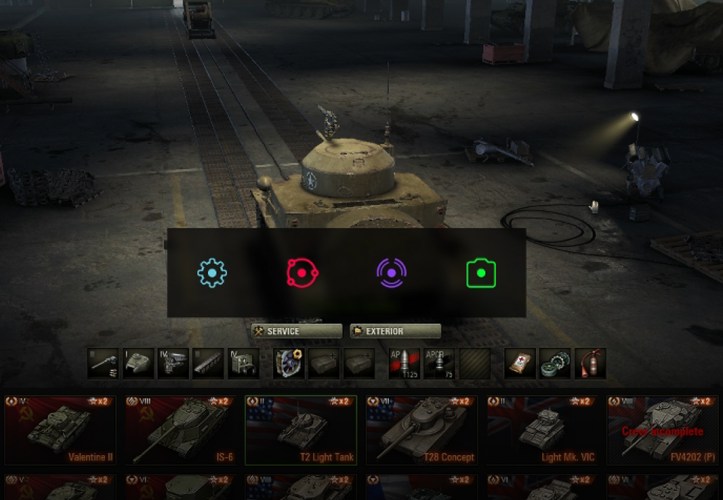Viewport: 723px width, 500px height.
Task: Pick the Light Mk. VIC tank
Action: pos(543,430)
